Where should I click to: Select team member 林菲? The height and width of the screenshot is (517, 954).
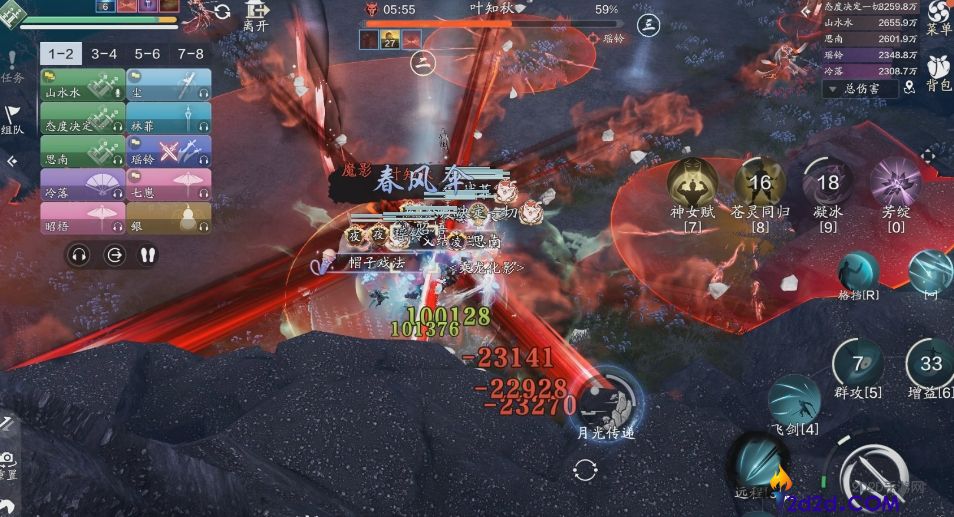[x=169, y=118]
